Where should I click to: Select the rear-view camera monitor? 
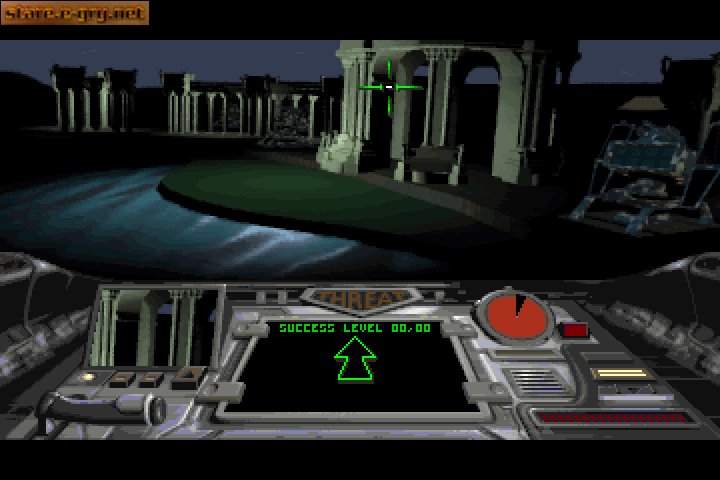(x=155, y=328)
